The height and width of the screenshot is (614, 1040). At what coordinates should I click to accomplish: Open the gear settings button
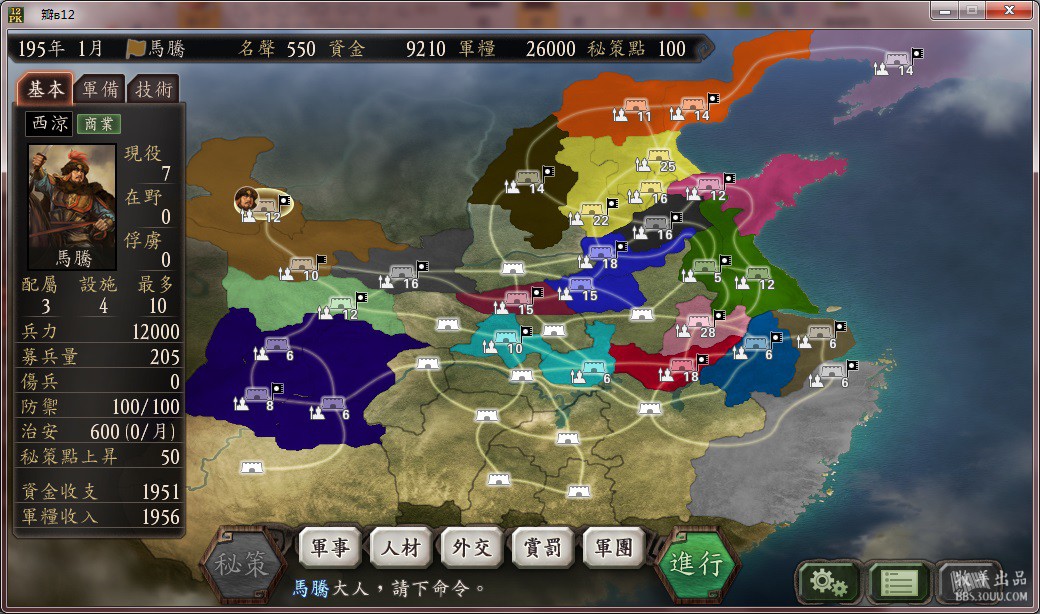[x=826, y=581]
